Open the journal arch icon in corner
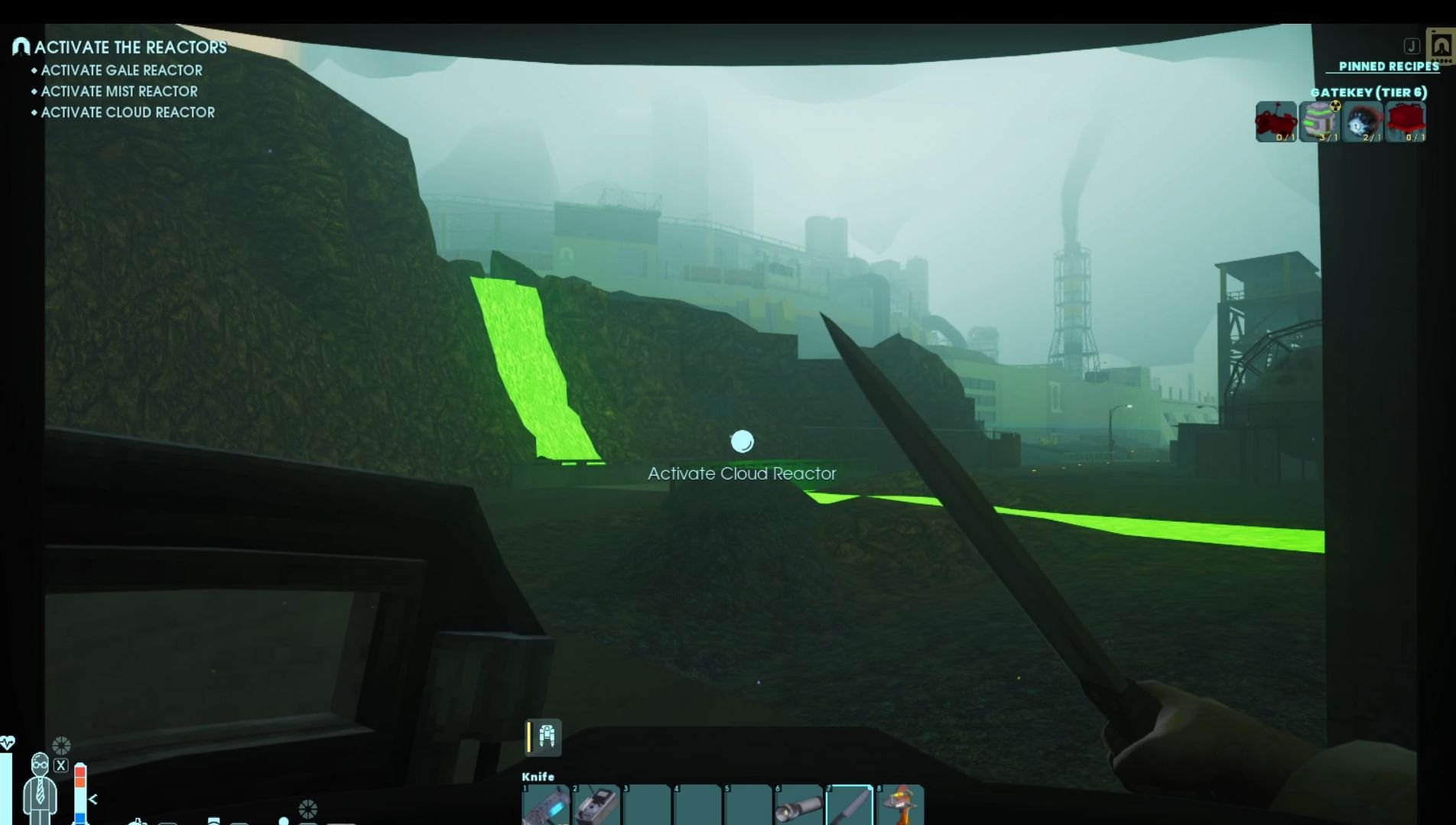 [1441, 46]
